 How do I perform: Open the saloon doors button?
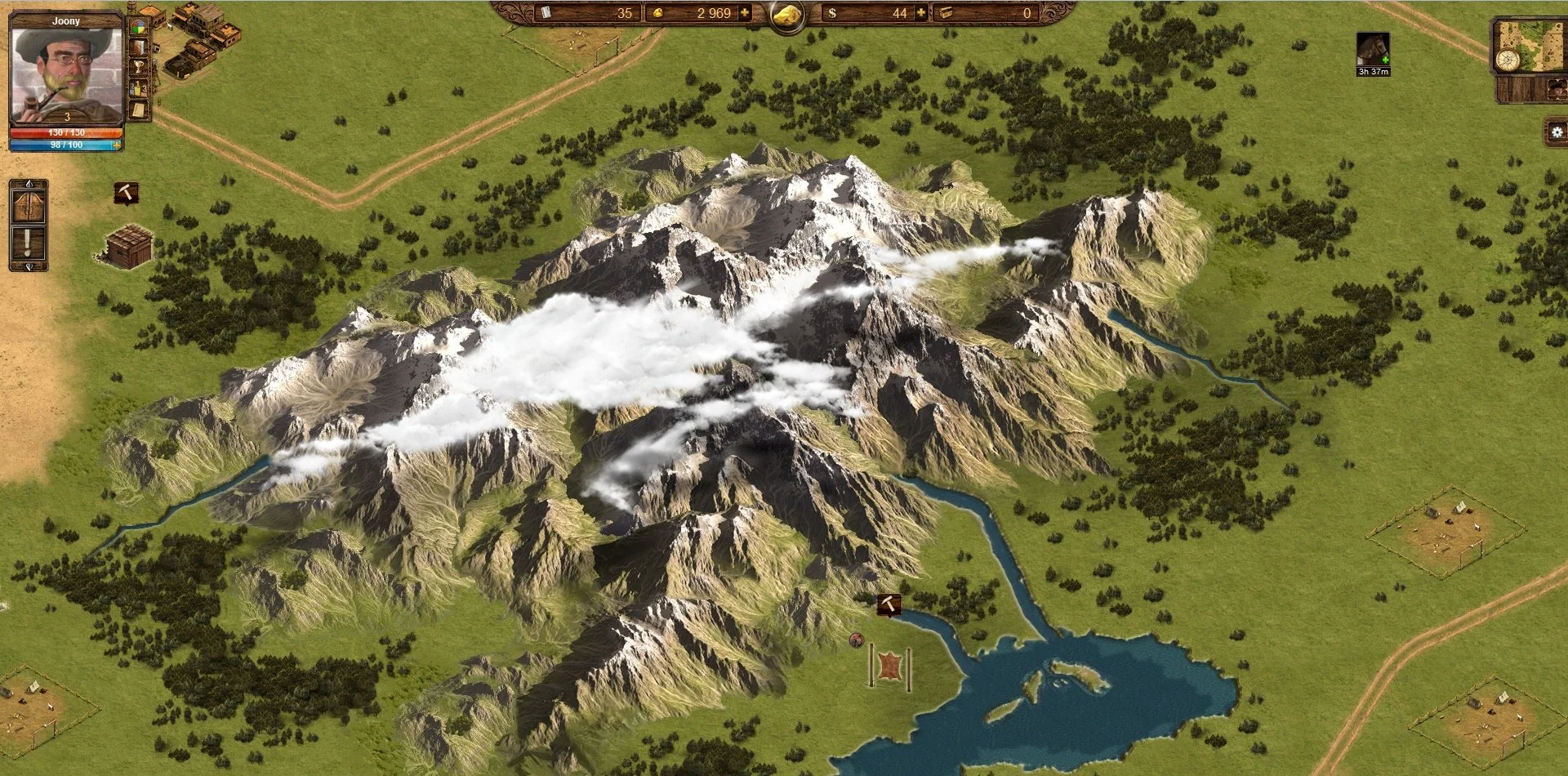point(29,203)
